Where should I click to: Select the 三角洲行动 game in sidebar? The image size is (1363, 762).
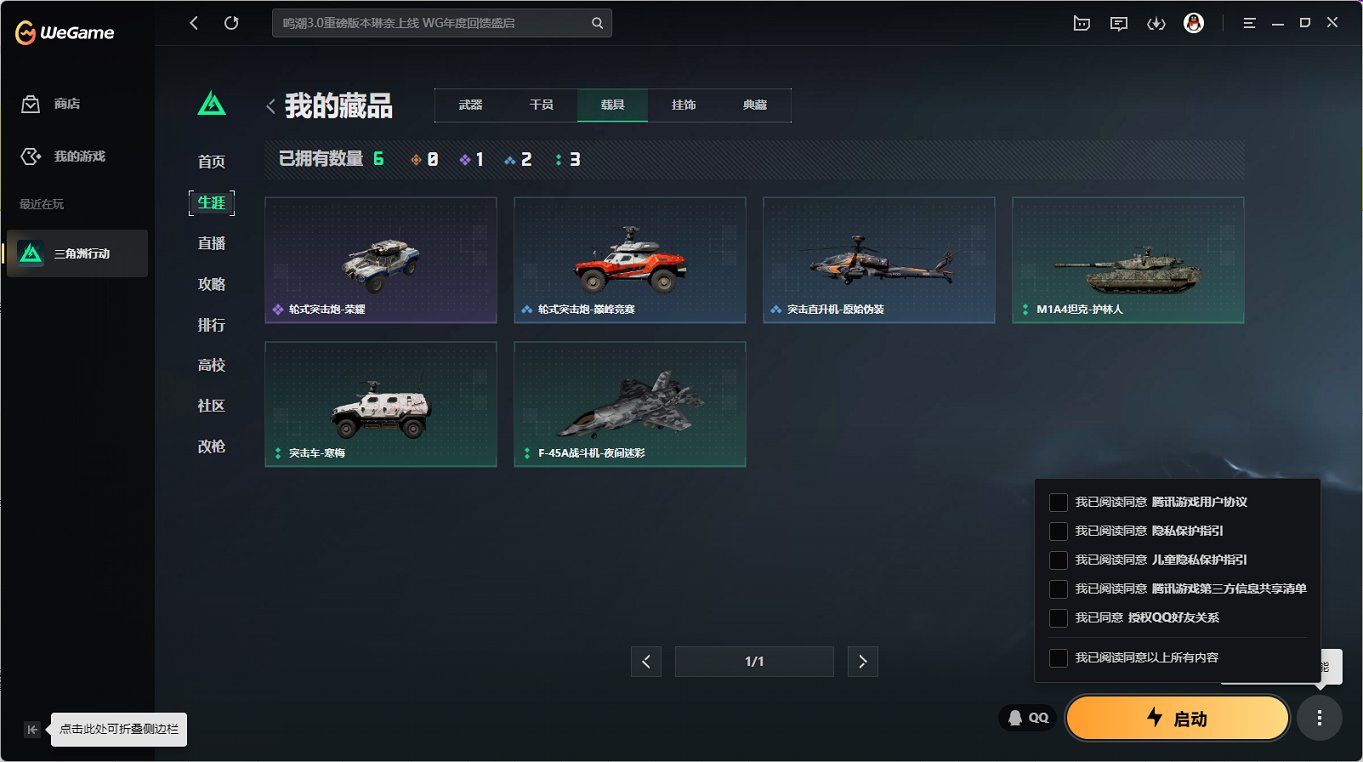click(x=77, y=253)
